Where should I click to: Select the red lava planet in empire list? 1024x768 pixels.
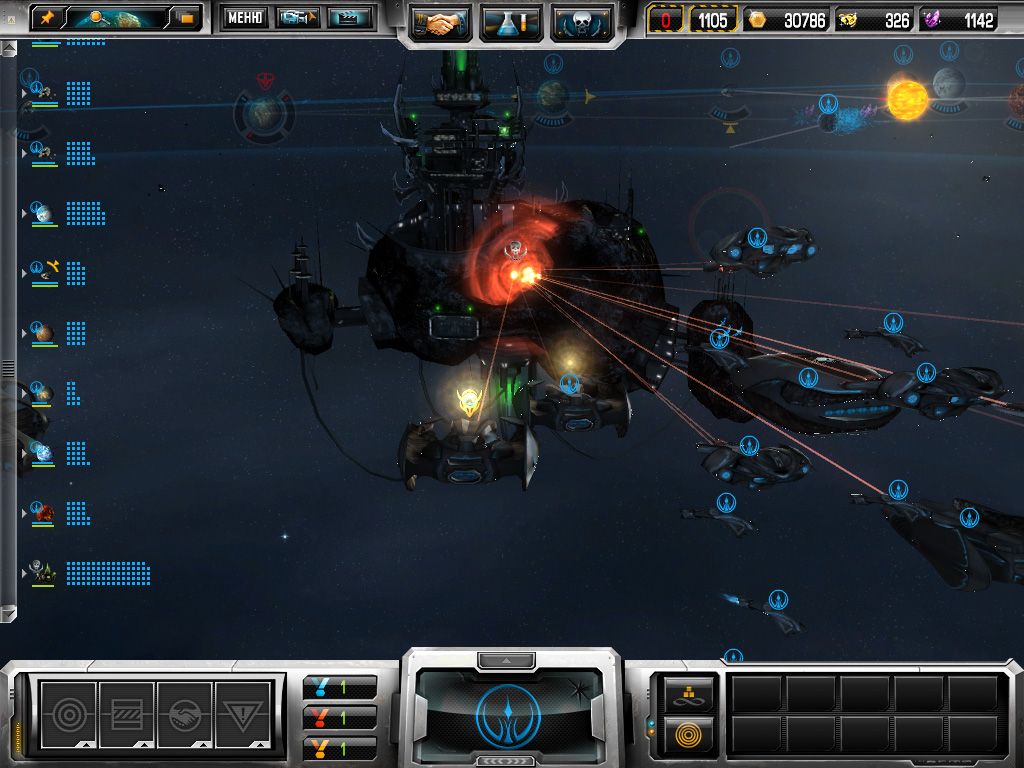pos(43,512)
